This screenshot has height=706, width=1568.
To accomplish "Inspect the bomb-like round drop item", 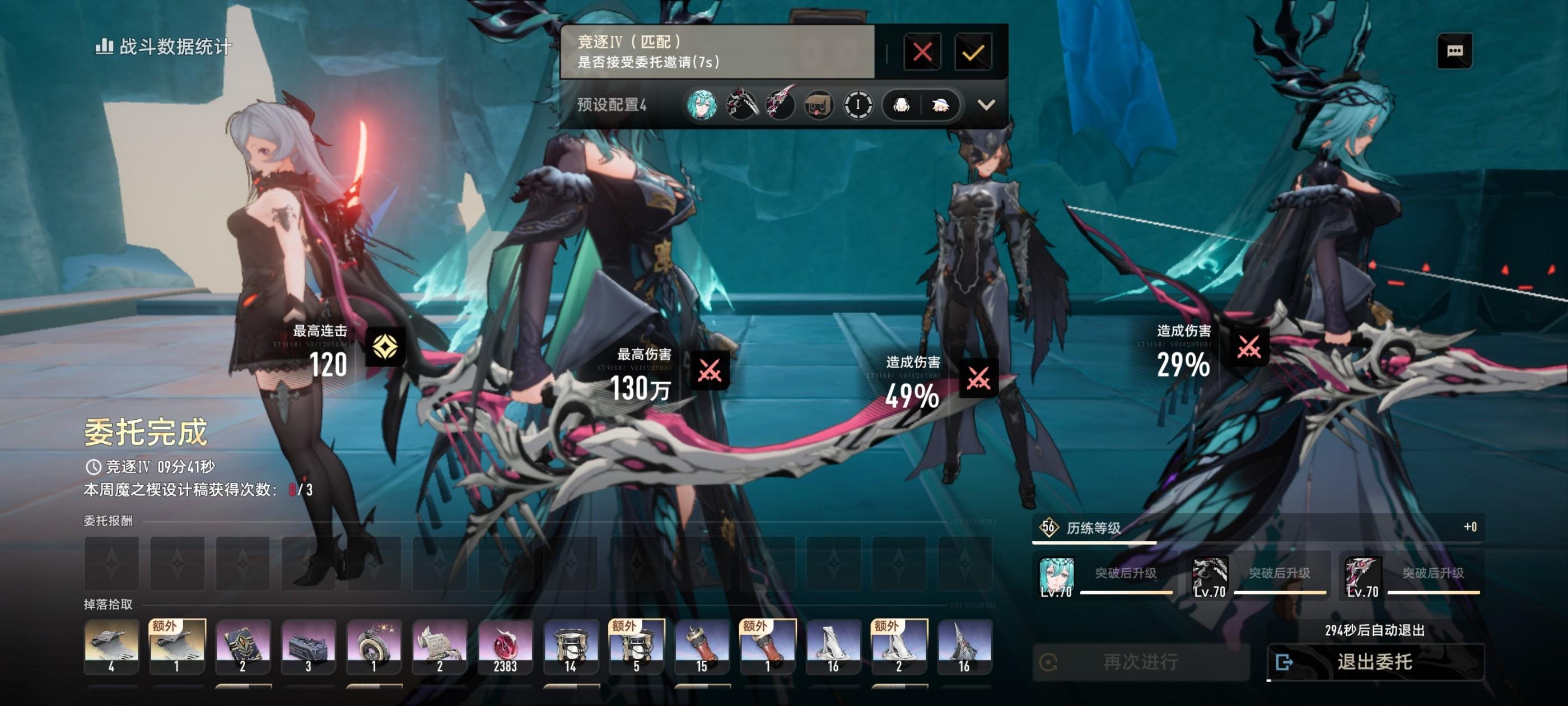I will pyautogui.click(x=374, y=645).
